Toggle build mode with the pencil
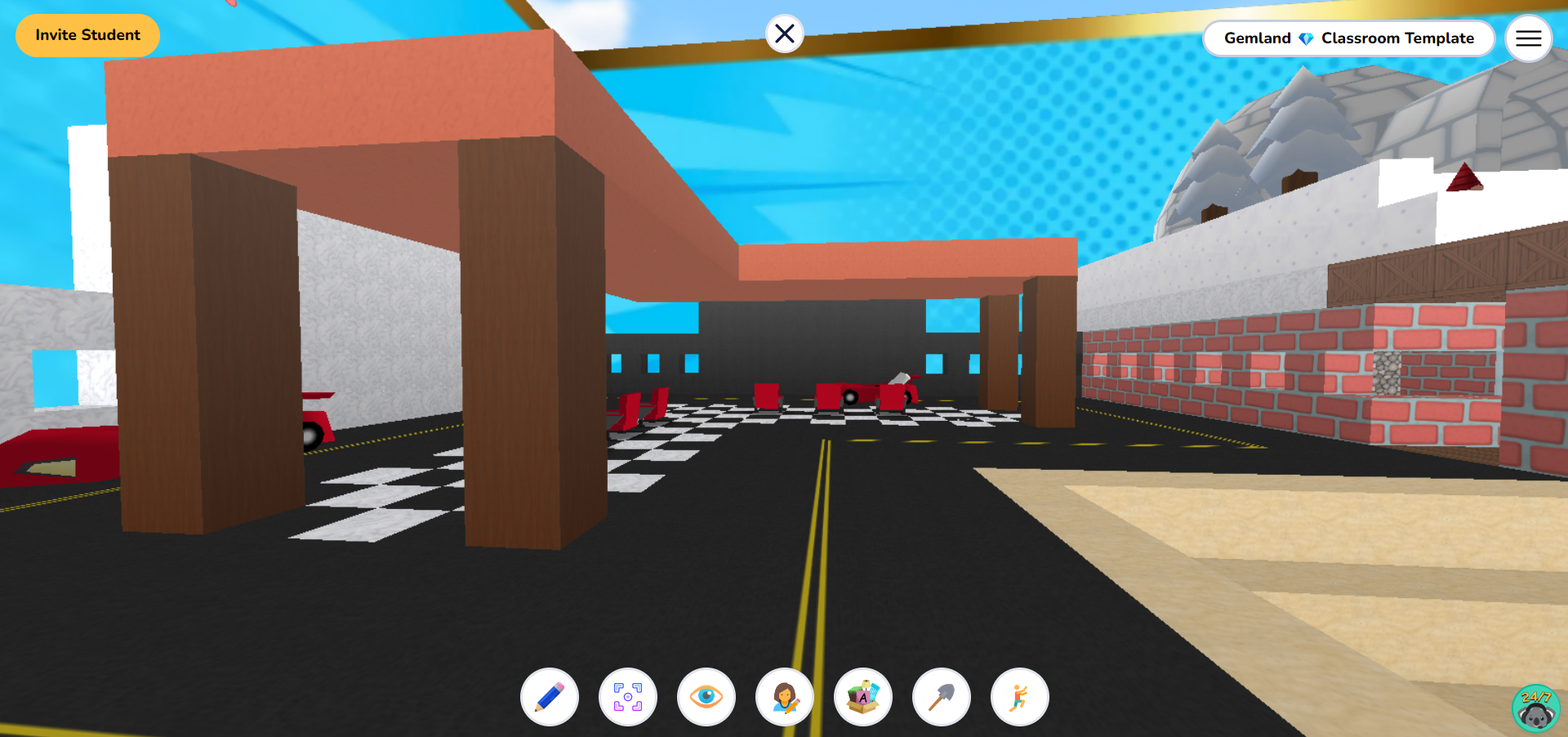 coord(549,697)
